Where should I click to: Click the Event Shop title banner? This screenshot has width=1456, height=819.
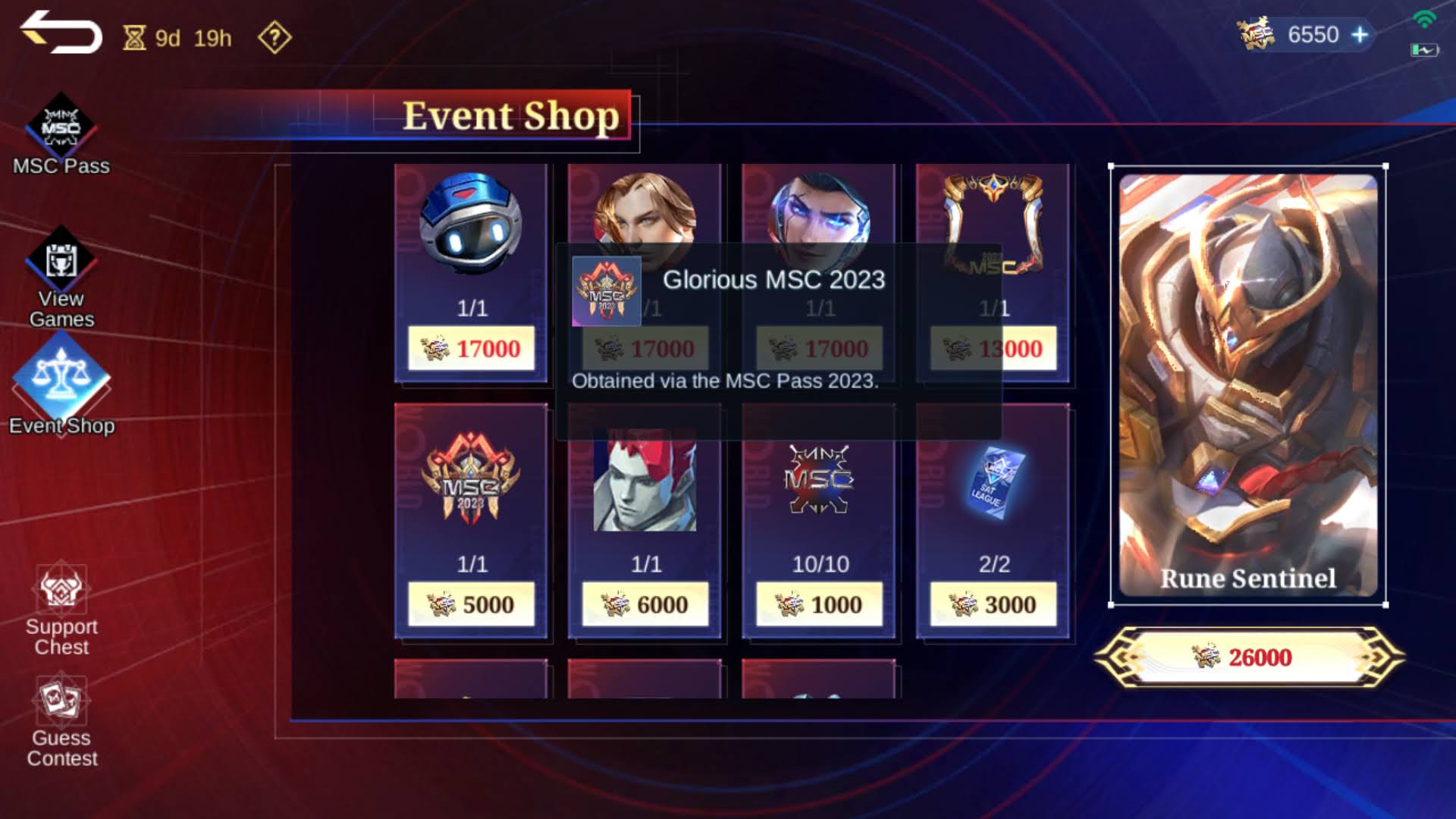click(508, 117)
